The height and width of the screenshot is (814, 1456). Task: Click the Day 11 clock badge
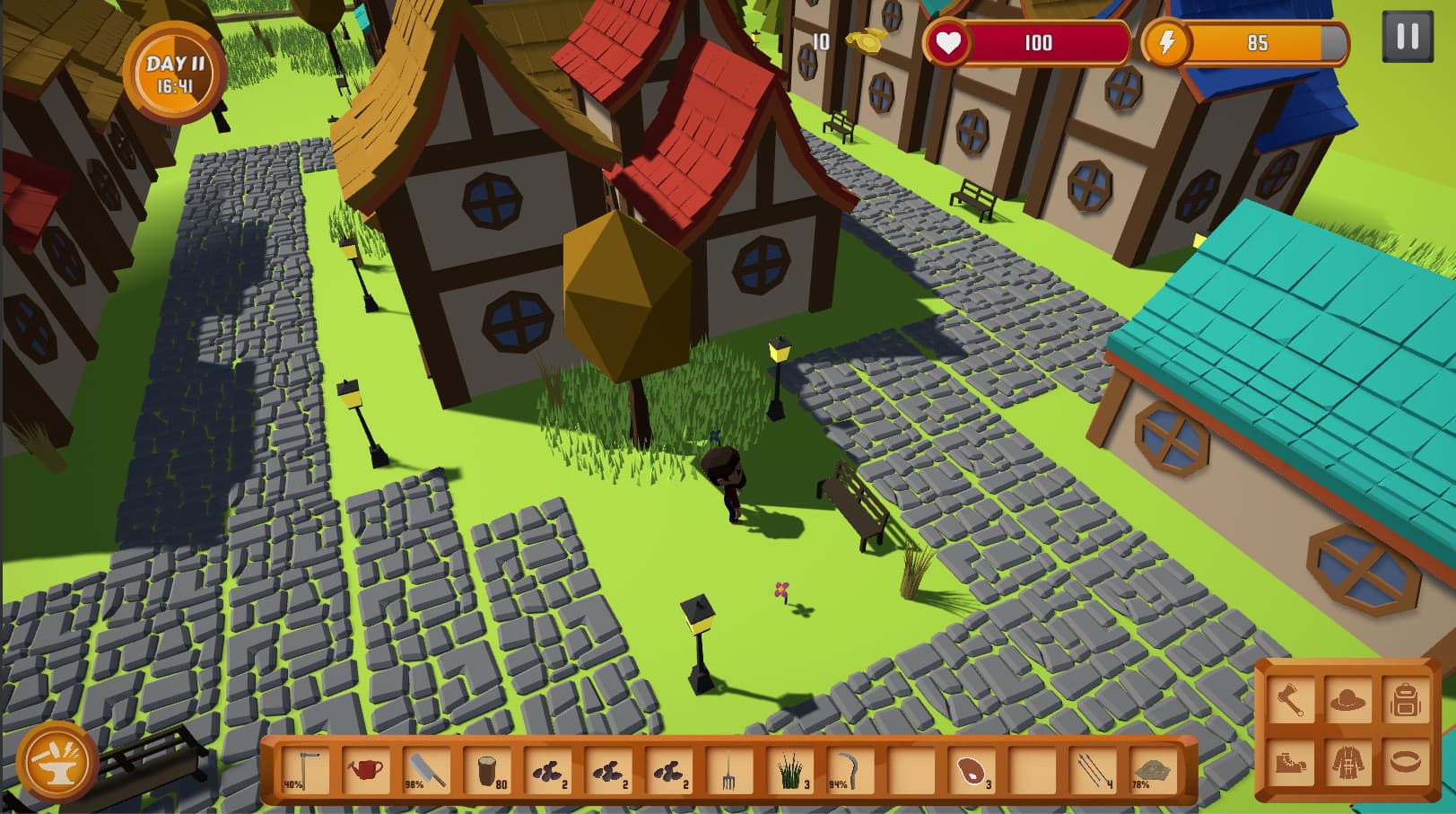tap(176, 73)
